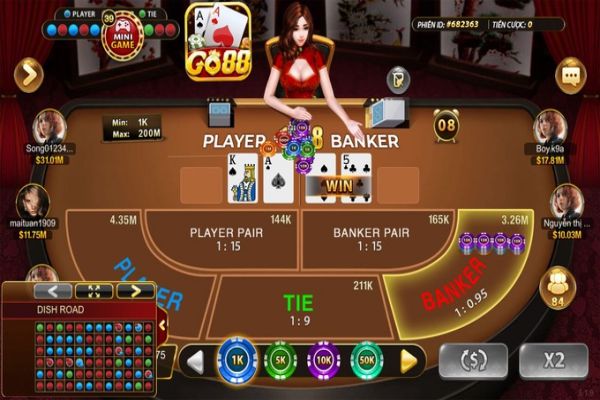The height and width of the screenshot is (400, 600).
Task: Choose the purple 10K chip
Action: (324, 359)
